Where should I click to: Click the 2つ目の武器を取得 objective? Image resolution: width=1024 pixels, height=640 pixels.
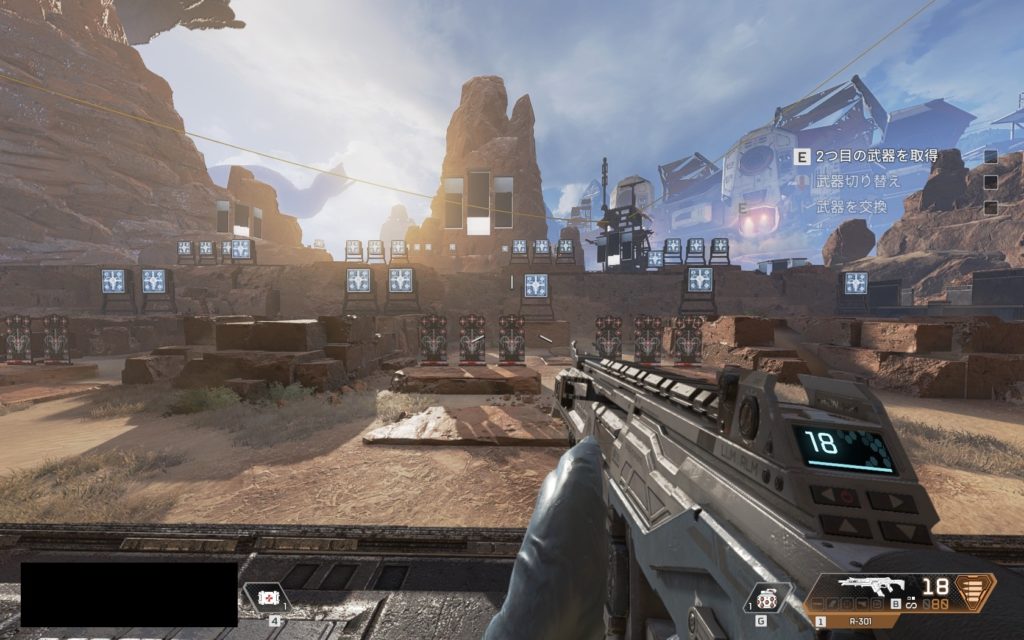876,156
